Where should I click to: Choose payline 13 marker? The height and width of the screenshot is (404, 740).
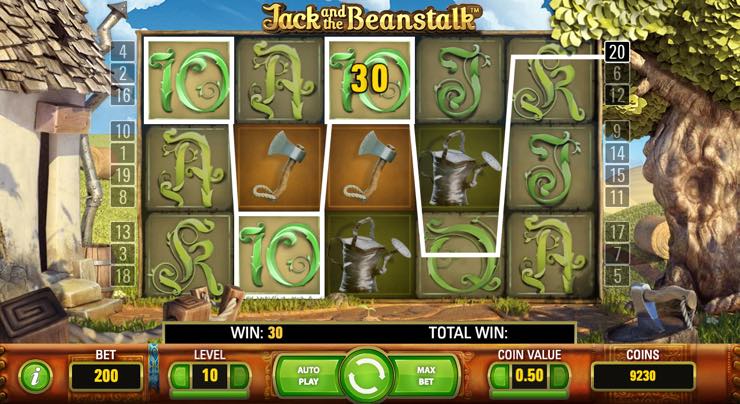pyautogui.click(x=123, y=232)
